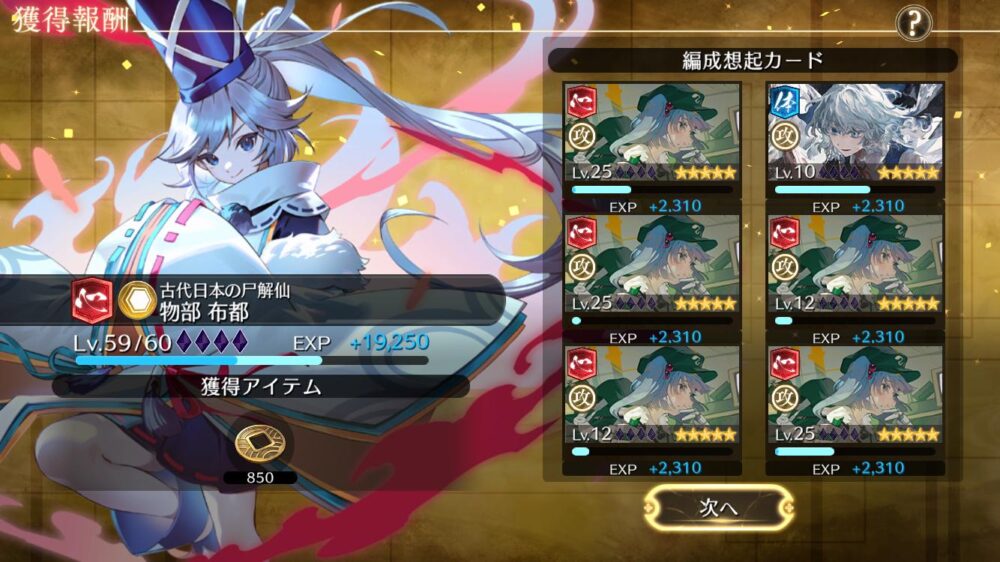Viewport: 1000px width, 562px height.
Task: Open the question mark help button
Action: tap(913, 22)
